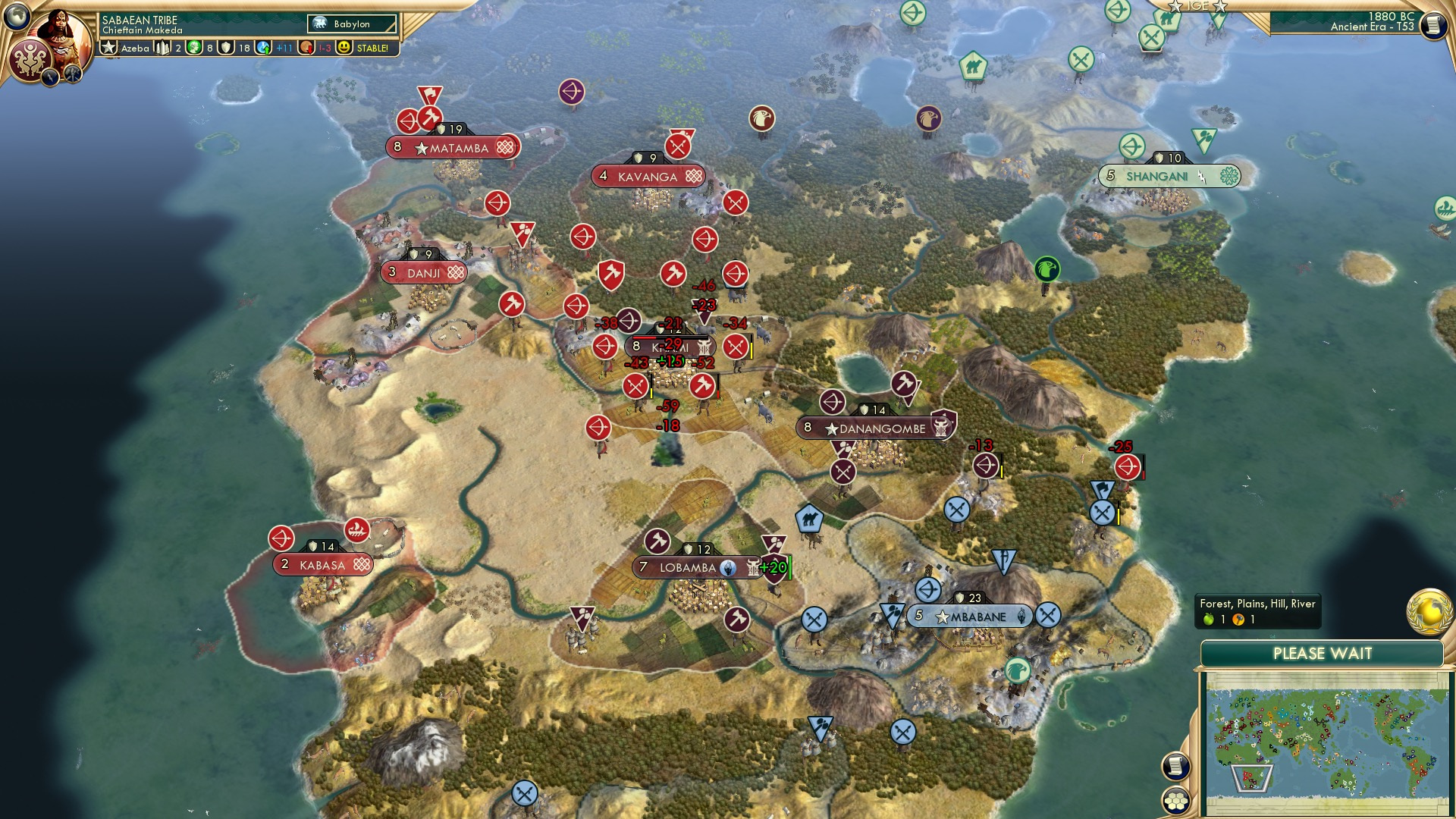This screenshot has width=1456, height=819.
Task: Click the PLEASE WAIT banner
Action: coord(1325,653)
